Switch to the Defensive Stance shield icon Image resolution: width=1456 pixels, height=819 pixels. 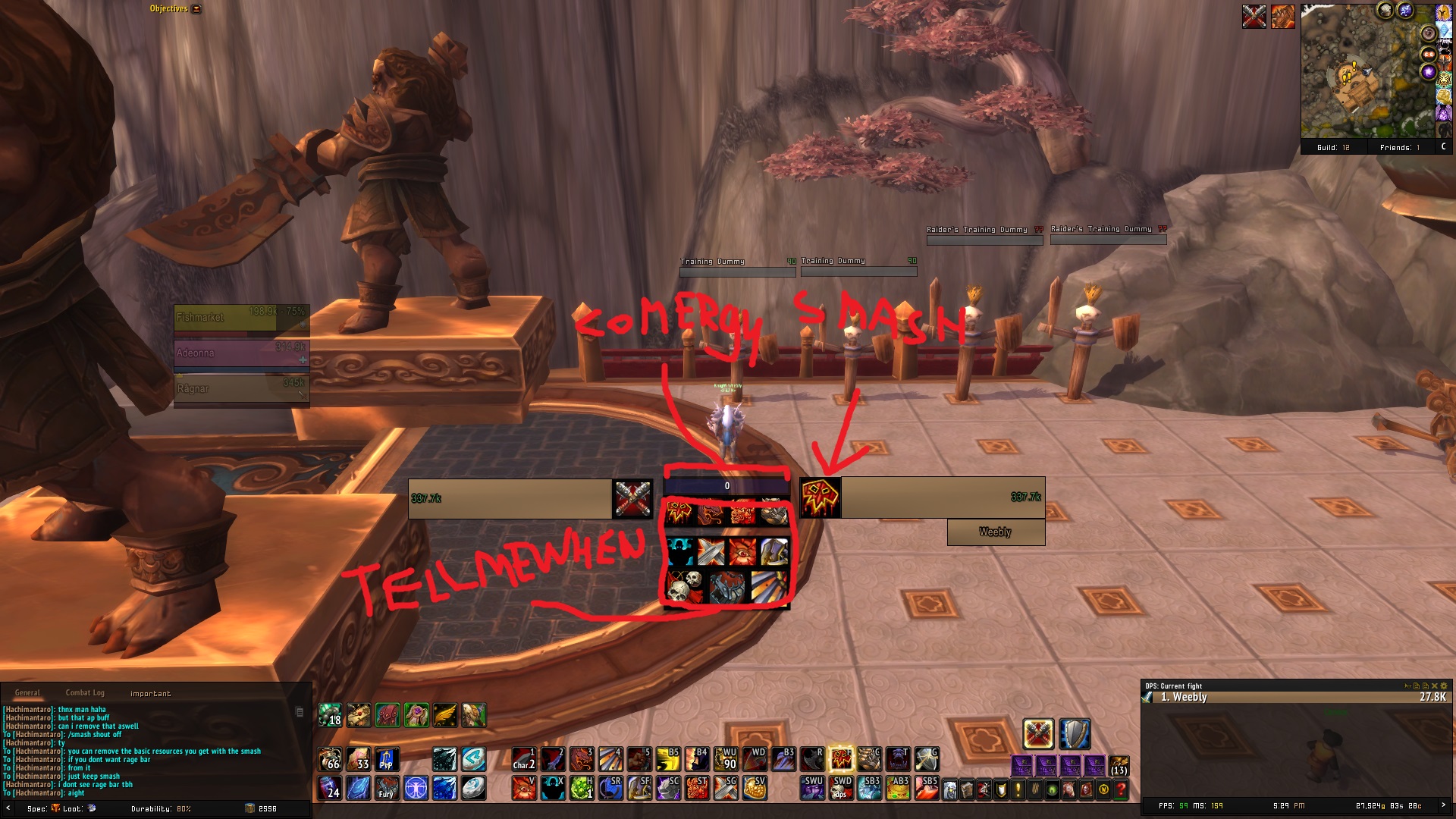(x=1075, y=734)
